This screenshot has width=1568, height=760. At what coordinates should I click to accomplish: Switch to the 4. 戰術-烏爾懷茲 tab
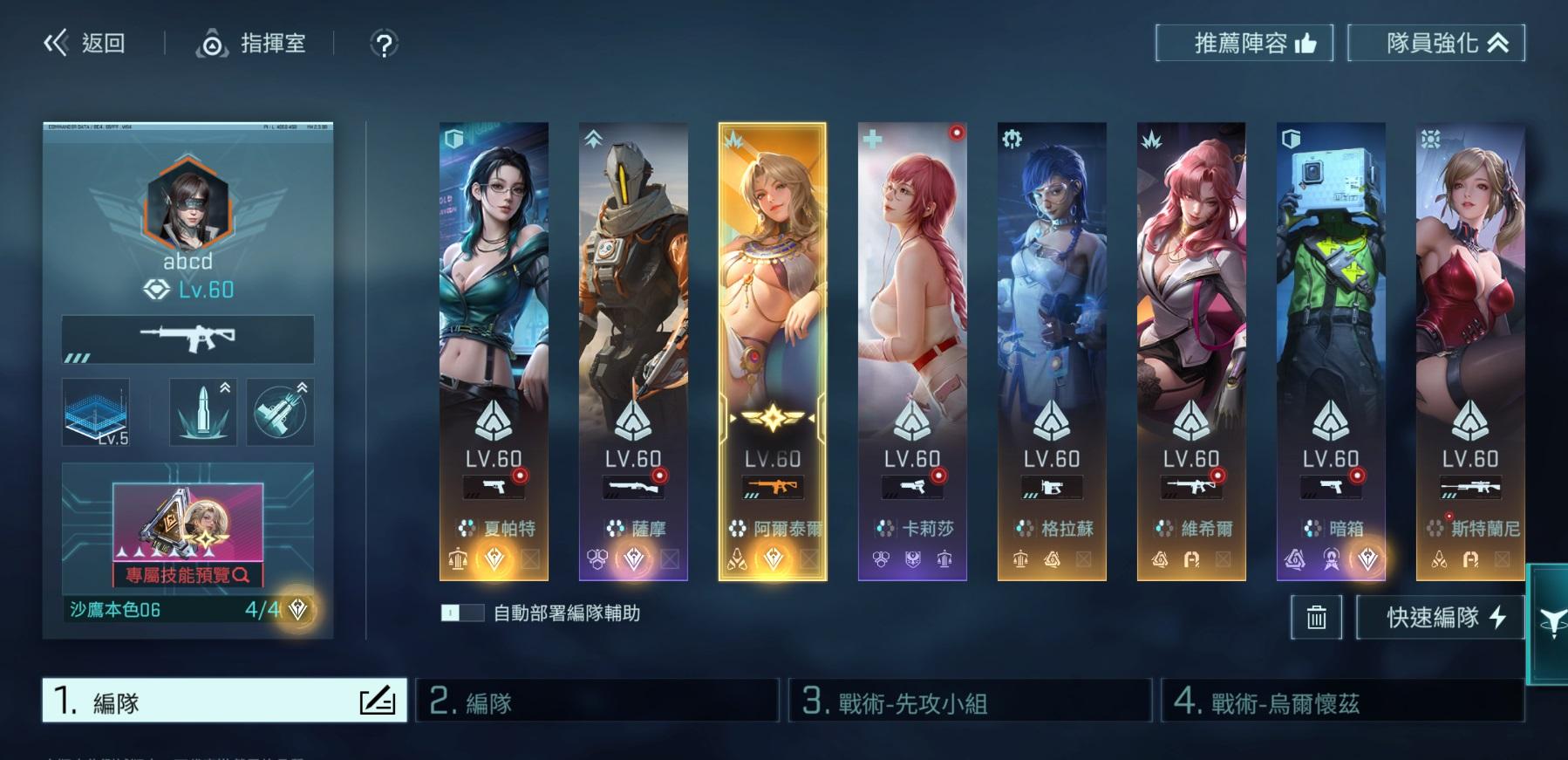pos(1341,701)
